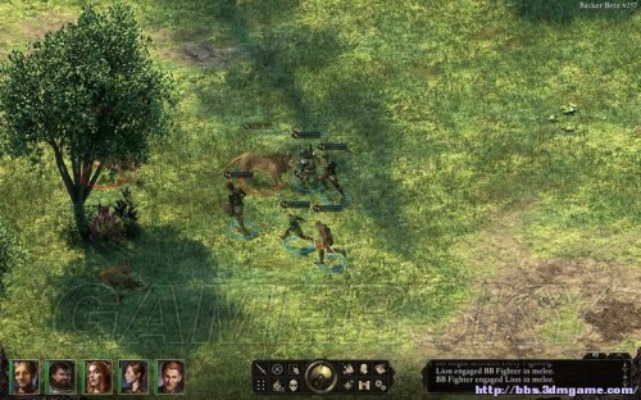Open the journal book icon
Screen dimensions: 641x400
(381, 369)
